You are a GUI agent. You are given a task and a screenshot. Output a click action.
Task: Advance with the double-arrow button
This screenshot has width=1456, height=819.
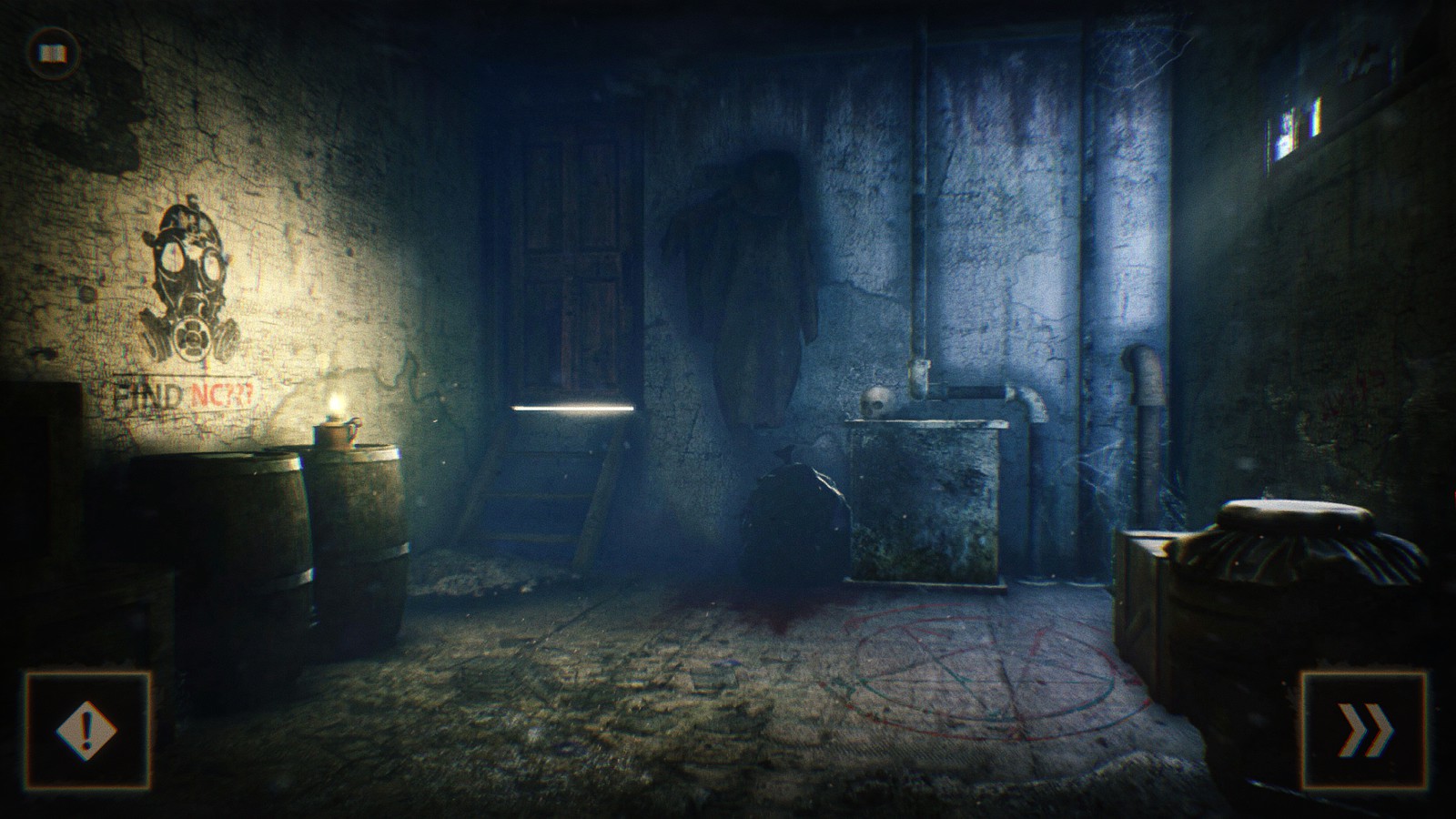click(x=1366, y=730)
